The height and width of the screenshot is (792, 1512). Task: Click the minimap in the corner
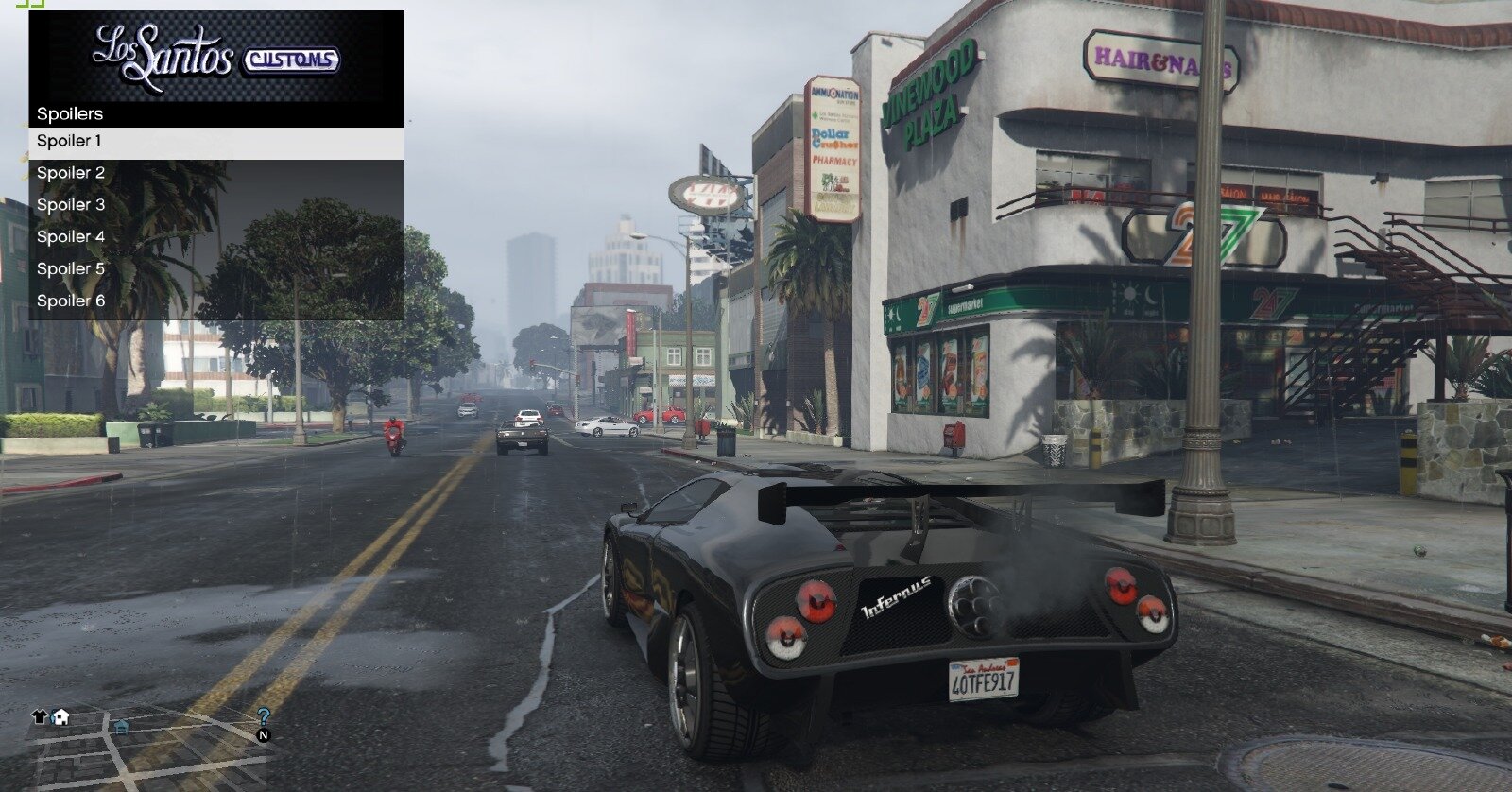pyautogui.click(x=151, y=749)
